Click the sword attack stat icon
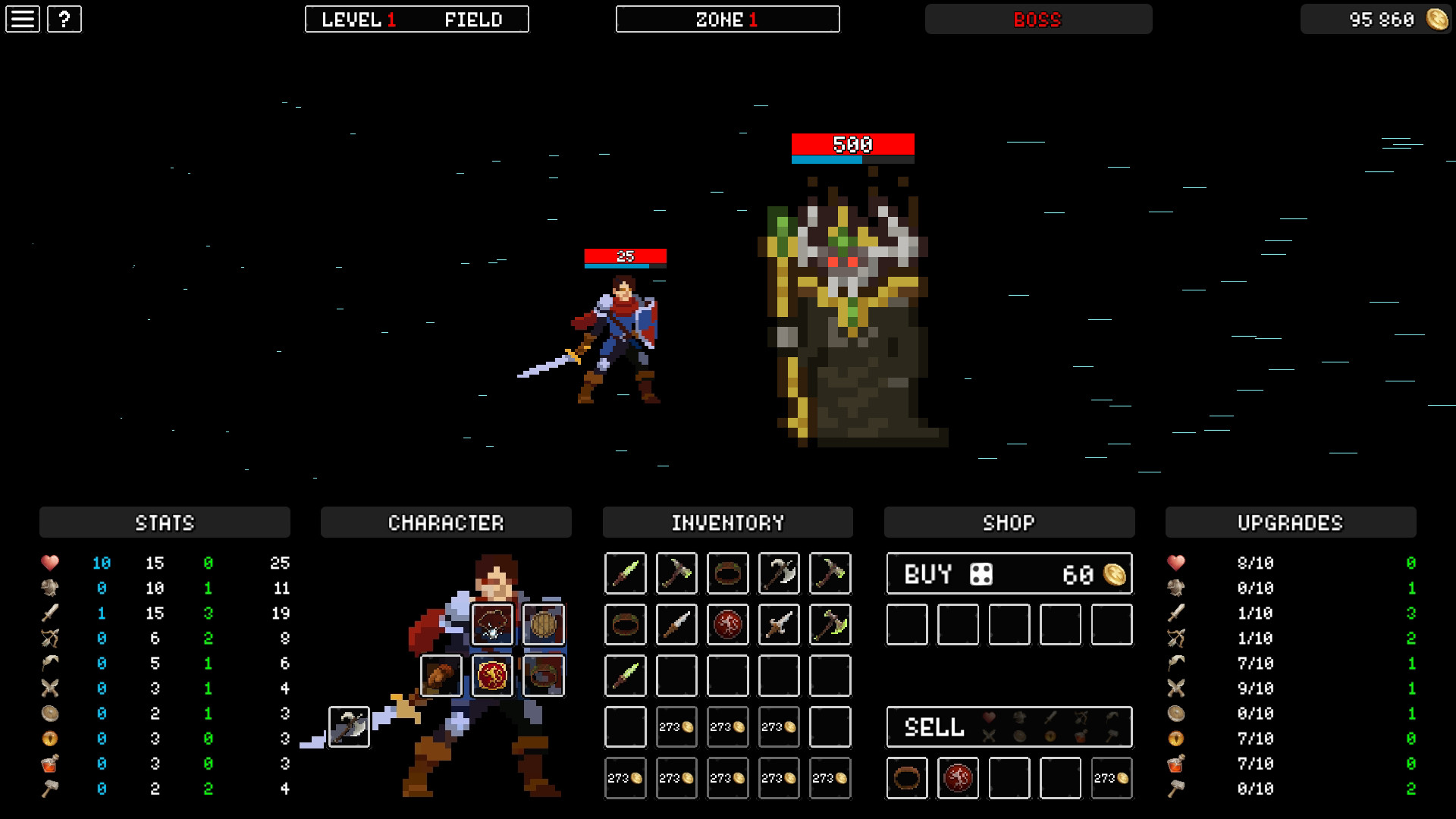 click(x=49, y=613)
